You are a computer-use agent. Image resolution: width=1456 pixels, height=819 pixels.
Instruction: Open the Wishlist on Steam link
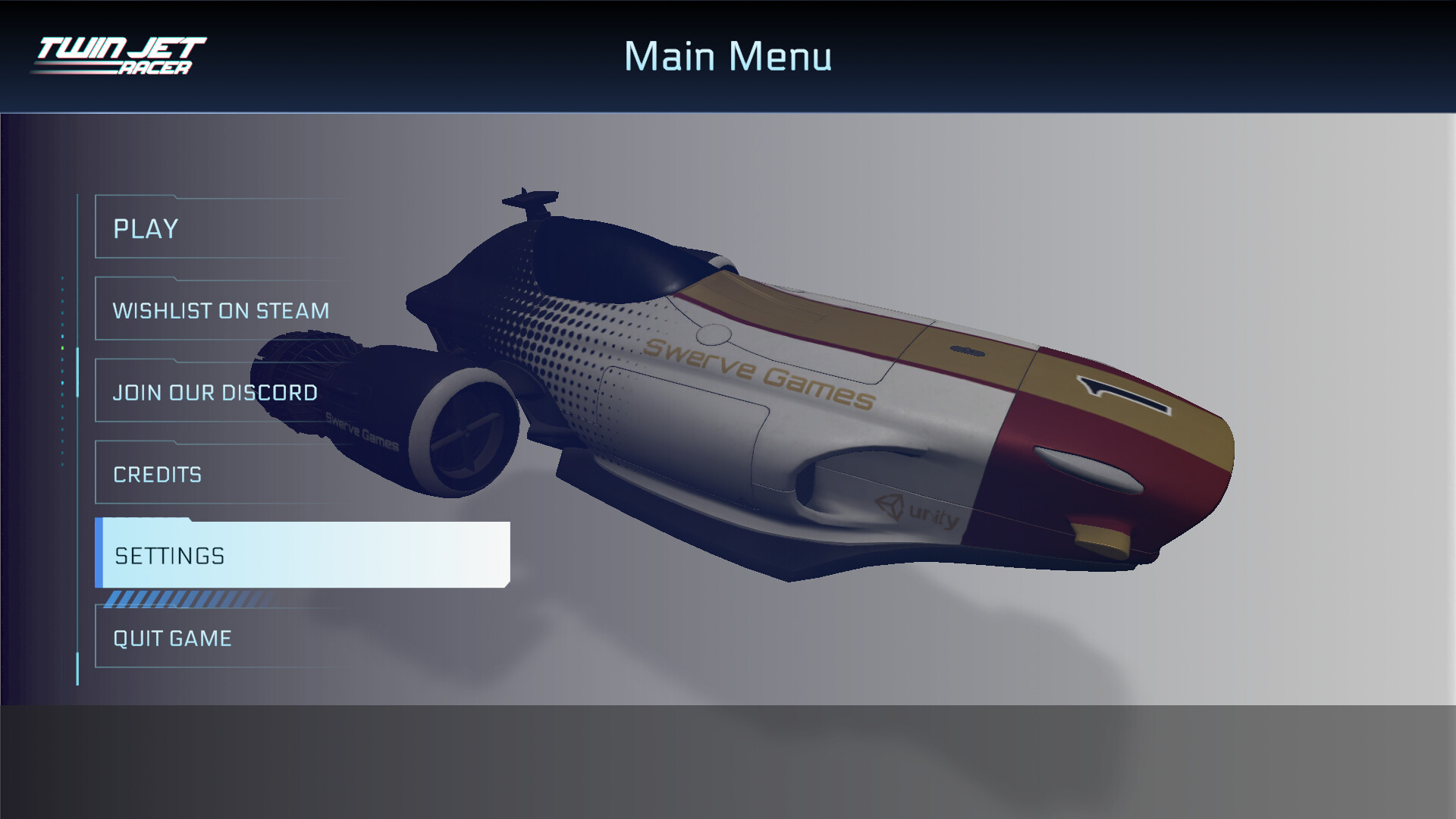pos(221,310)
